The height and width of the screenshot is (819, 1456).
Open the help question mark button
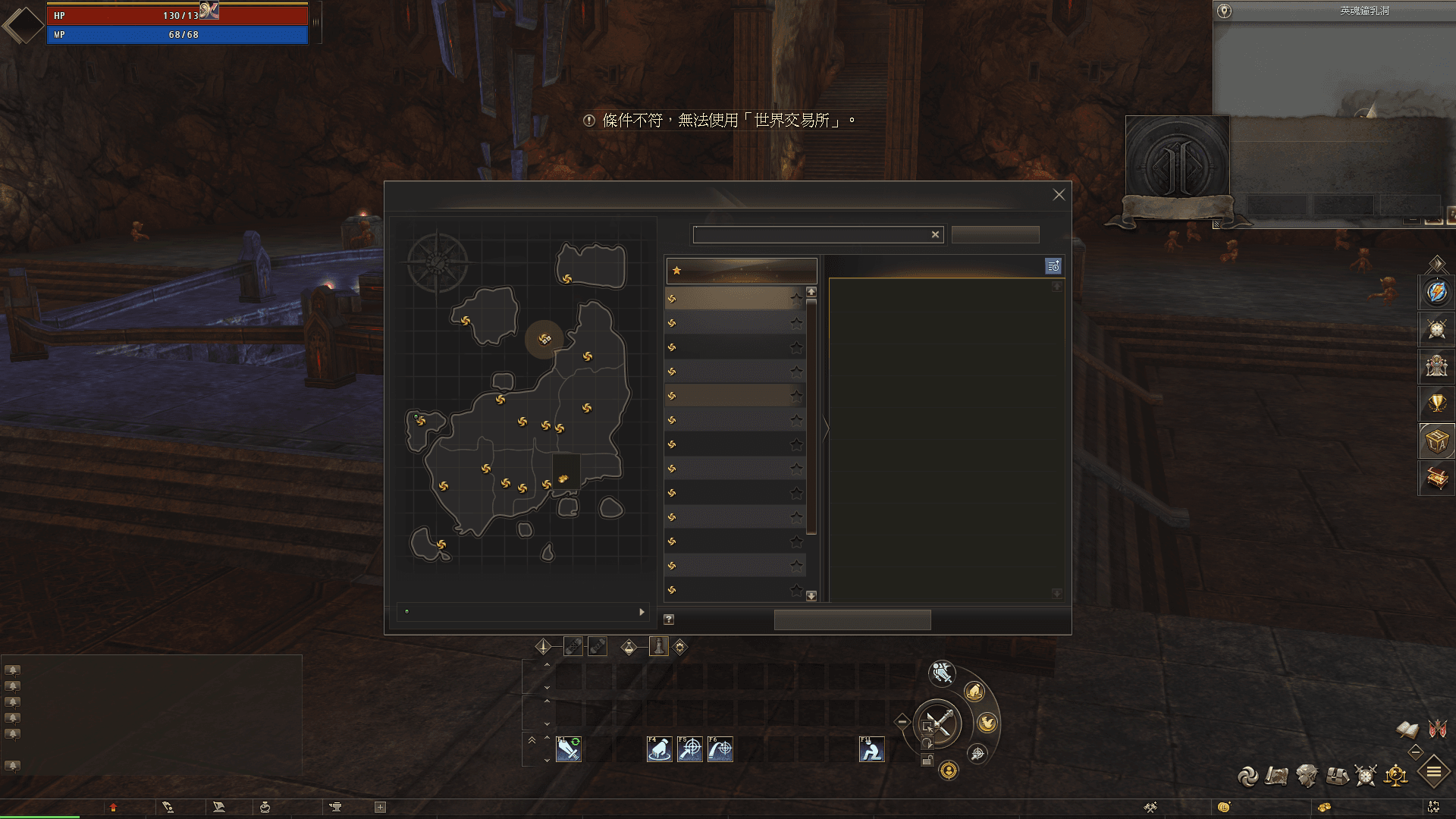[669, 620]
